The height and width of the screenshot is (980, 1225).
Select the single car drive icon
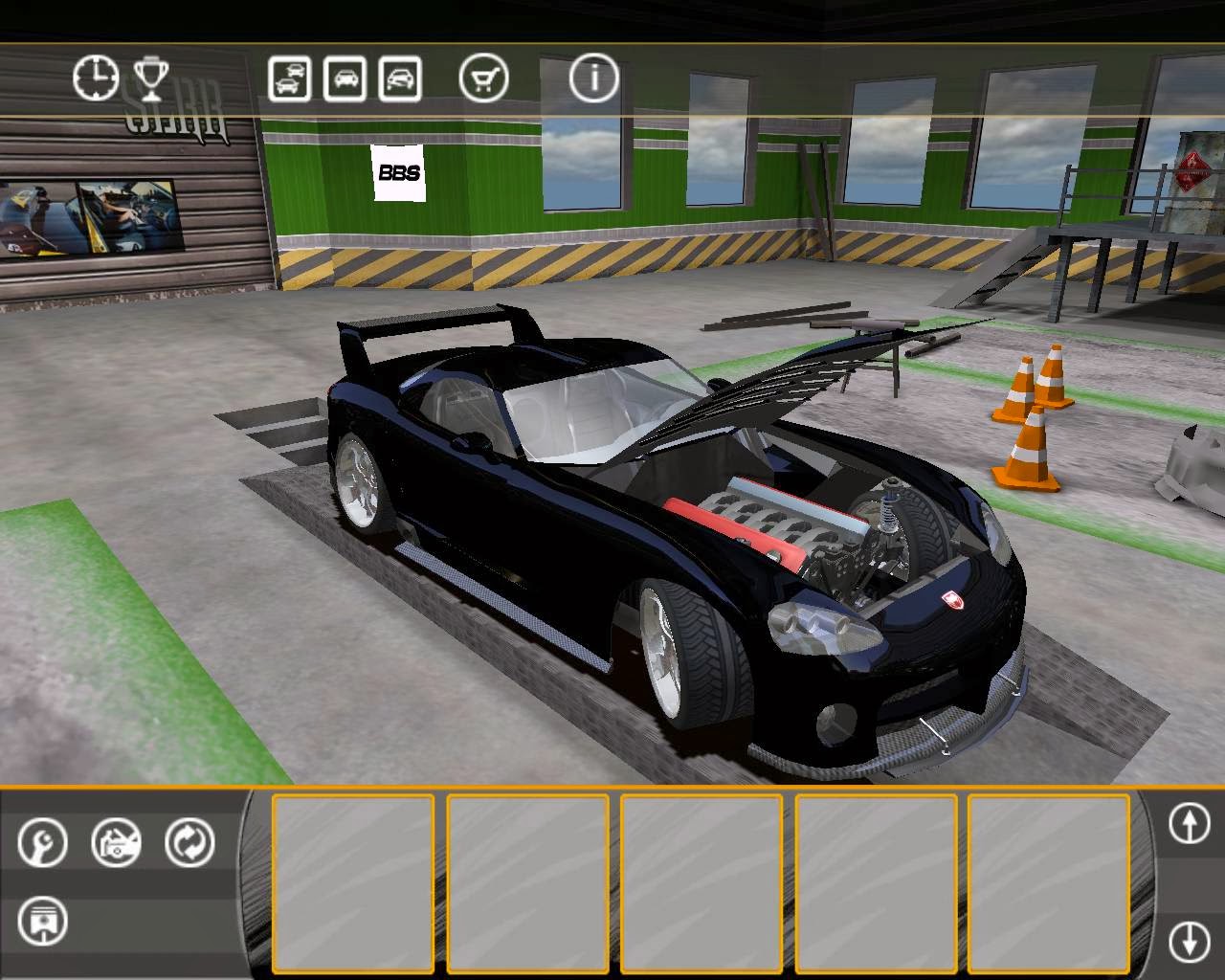click(345, 78)
